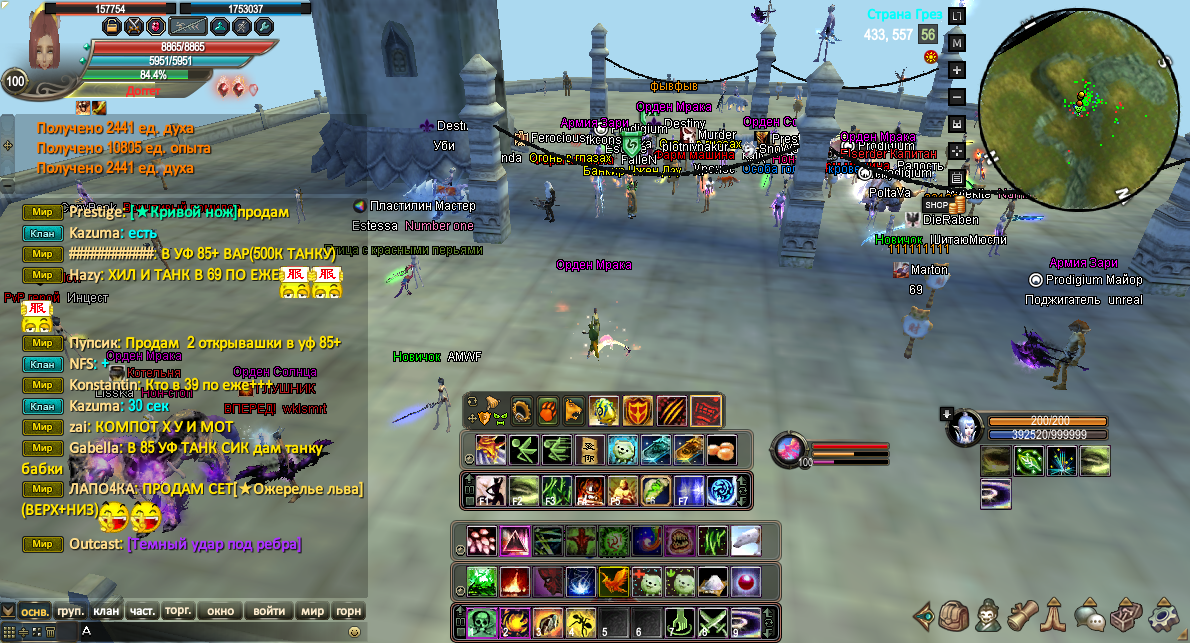Activate the green skull skill in slot 1
Image resolution: width=1190 pixels, height=643 pixels.
[483, 623]
